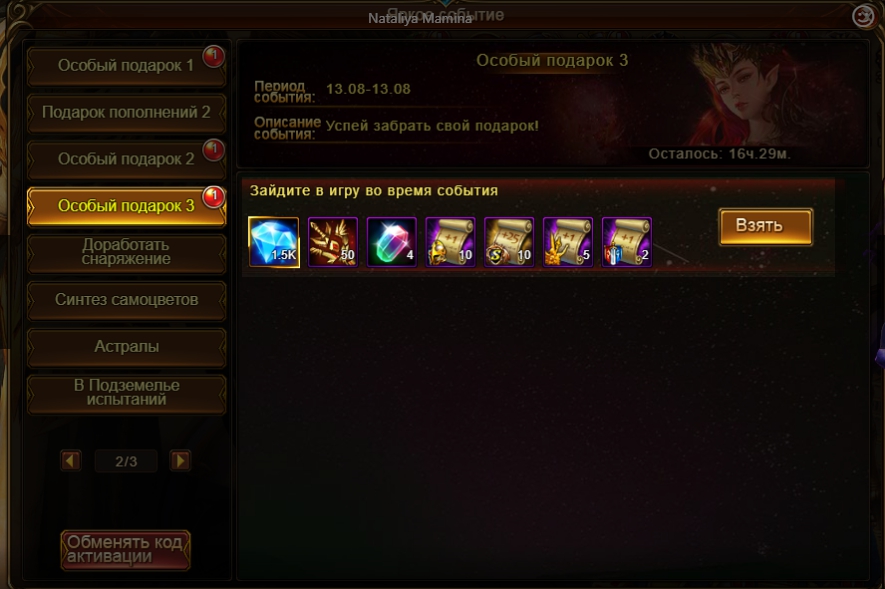
Task: Close the event window
Action: point(863,16)
